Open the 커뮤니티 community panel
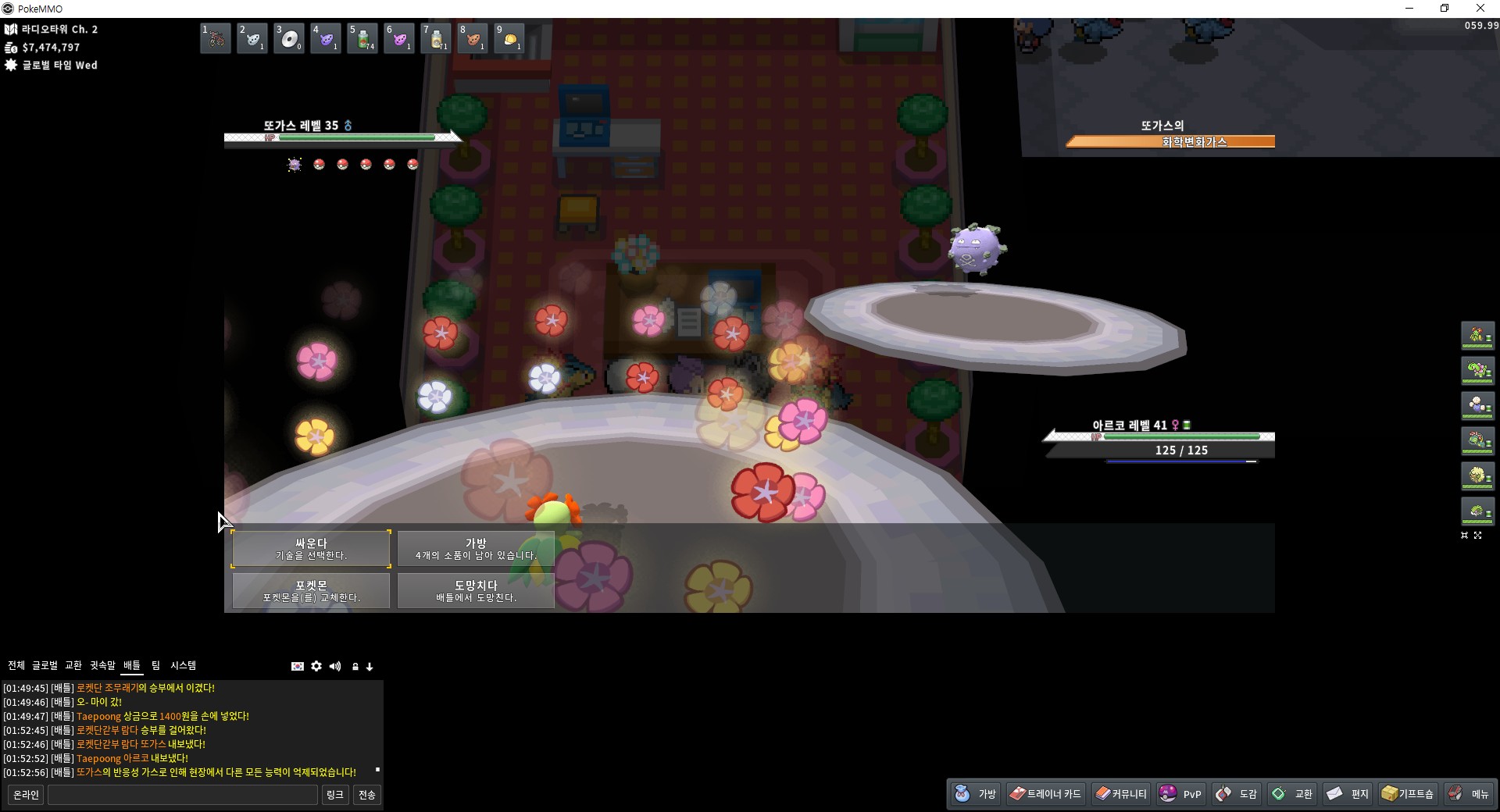This screenshot has width=1500, height=812. click(x=1121, y=794)
